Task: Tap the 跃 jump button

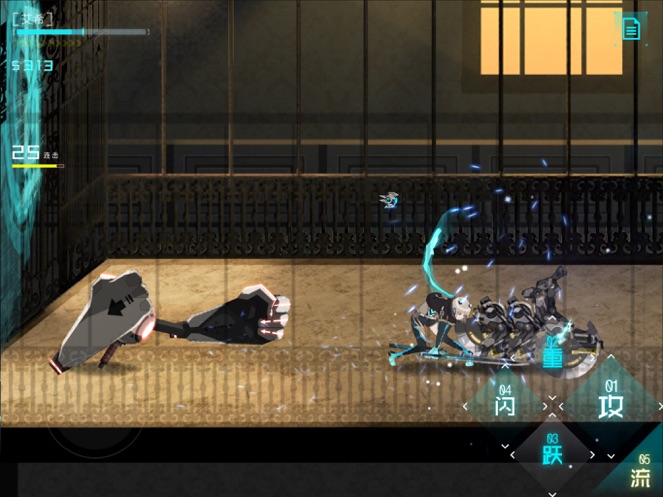Action: pos(552,452)
